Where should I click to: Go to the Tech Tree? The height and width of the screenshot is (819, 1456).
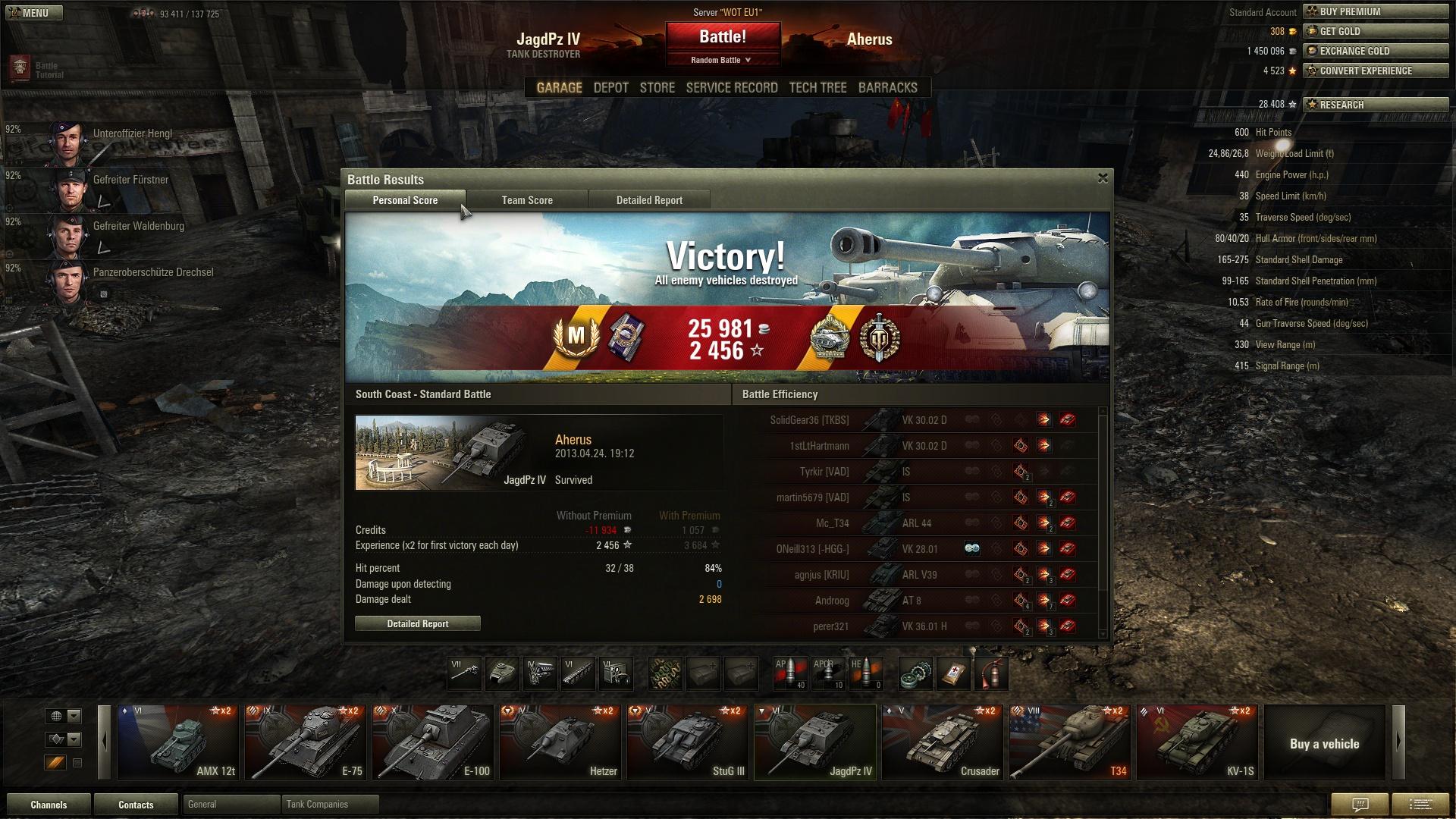(x=817, y=88)
